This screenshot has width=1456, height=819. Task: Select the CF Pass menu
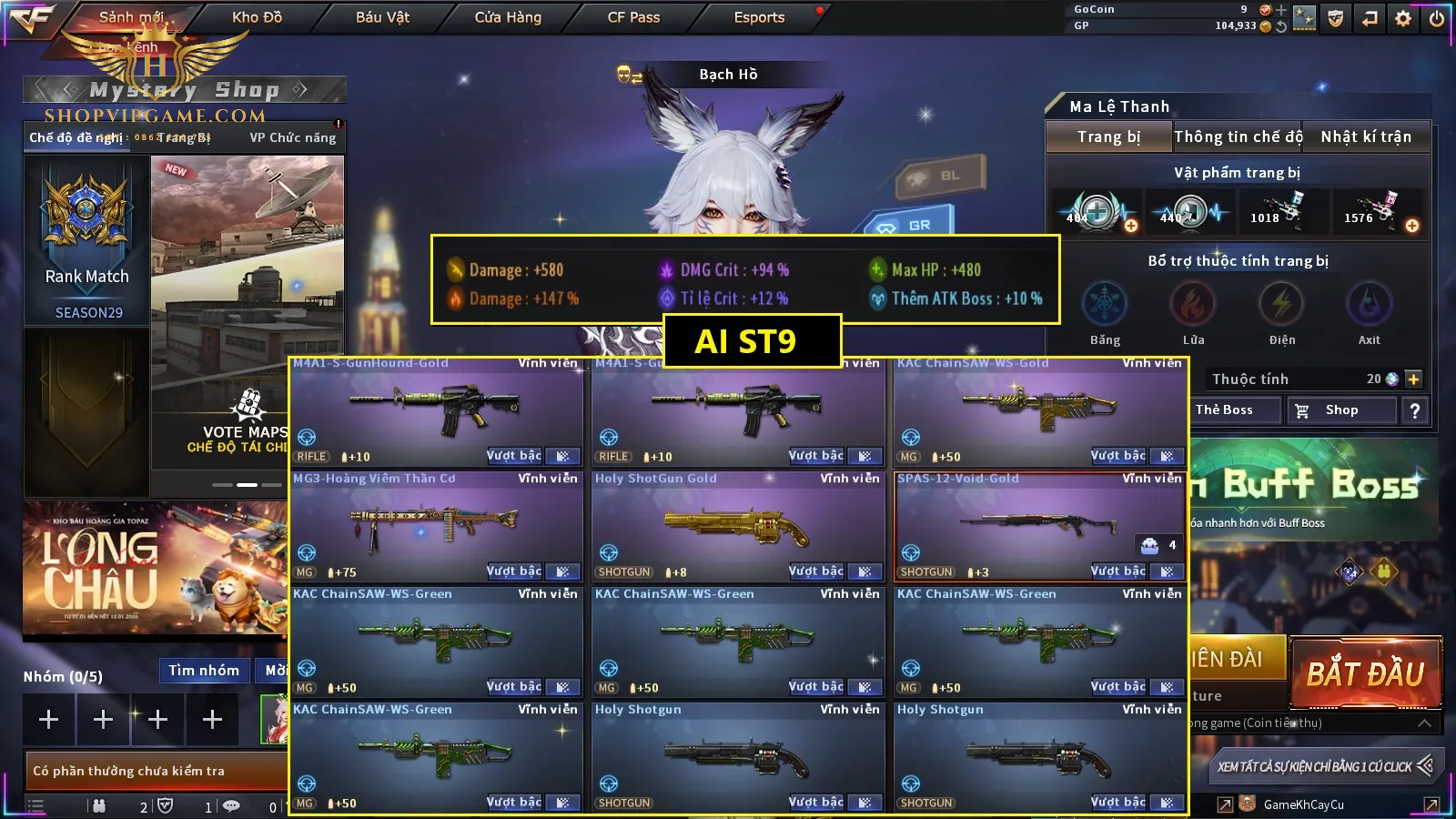click(x=633, y=17)
